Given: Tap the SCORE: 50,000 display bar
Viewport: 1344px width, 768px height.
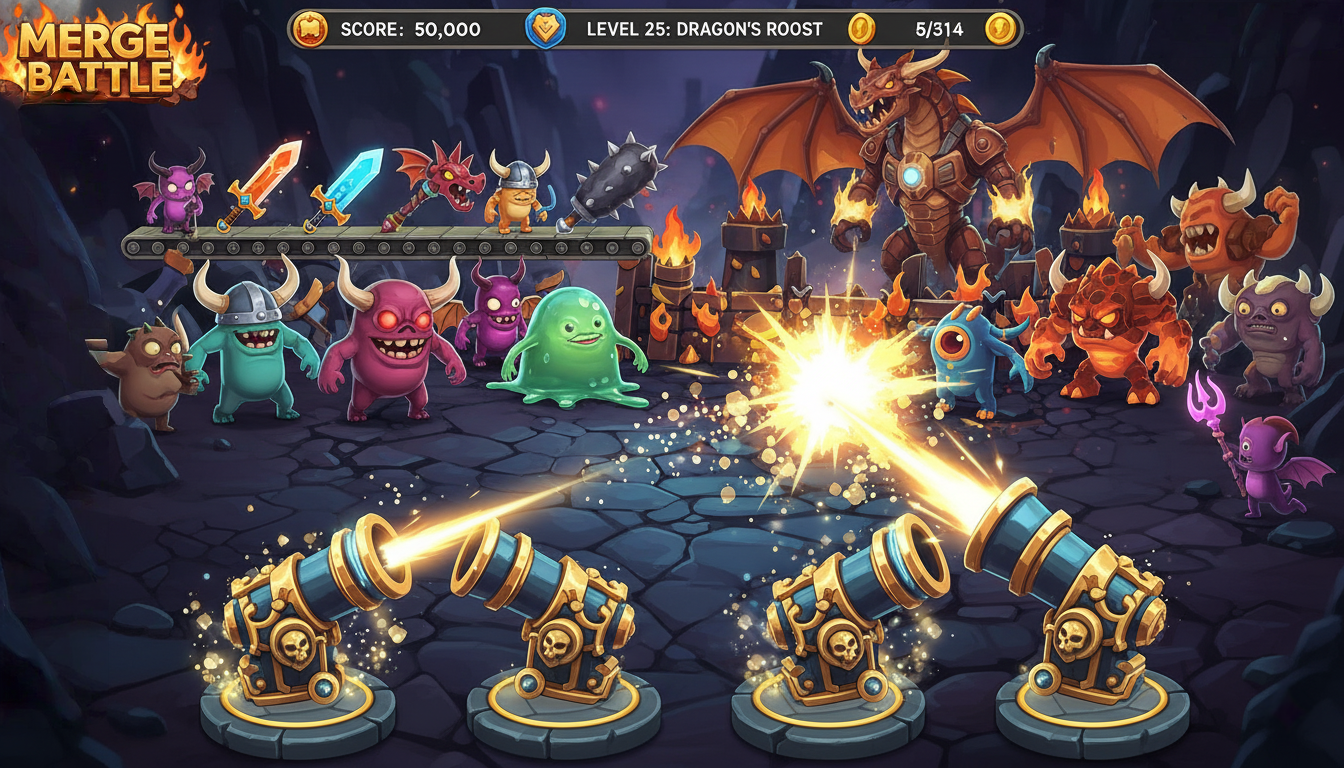Looking at the screenshot, I should [x=400, y=29].
